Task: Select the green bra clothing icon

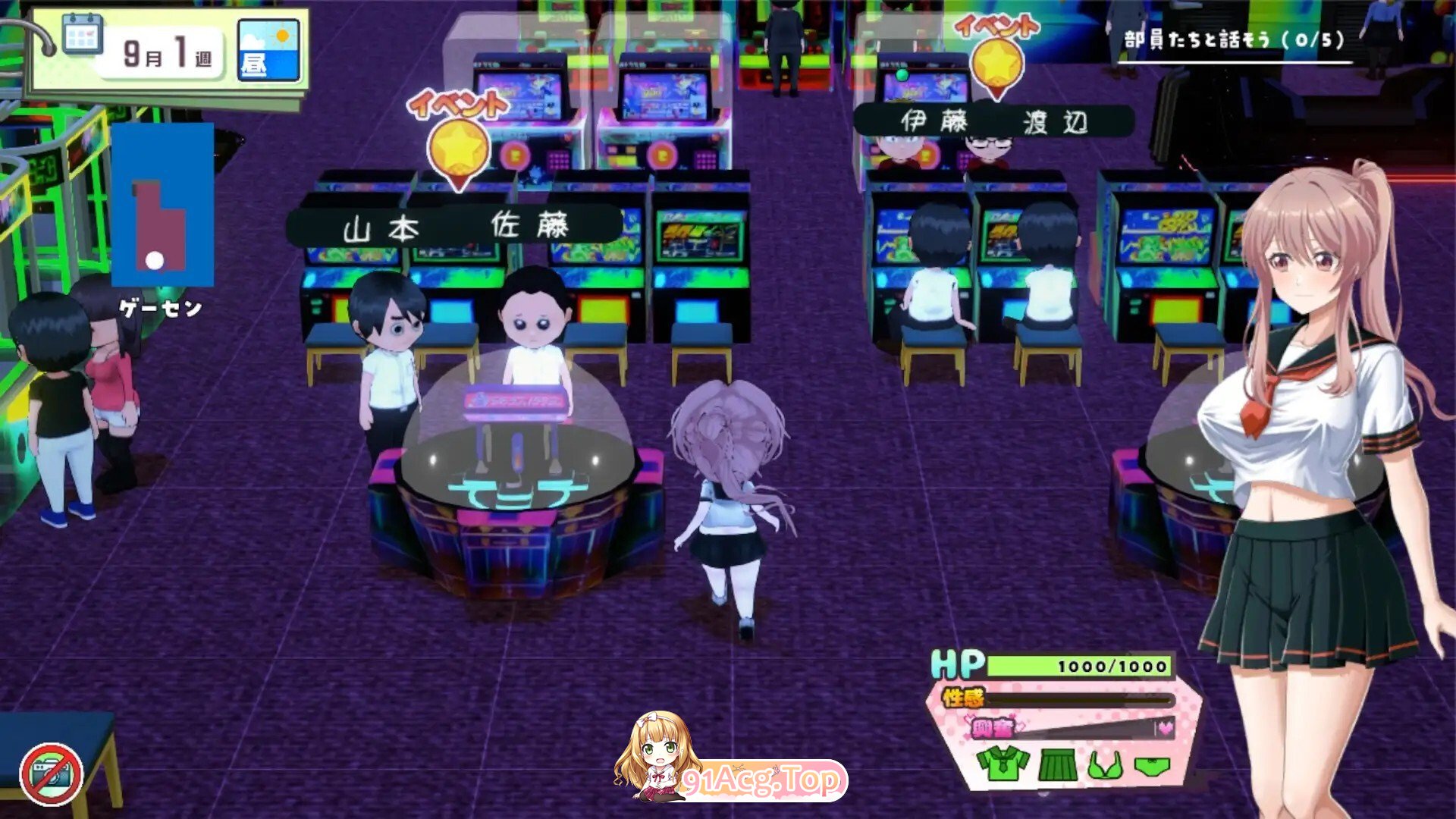Action: click(1106, 766)
